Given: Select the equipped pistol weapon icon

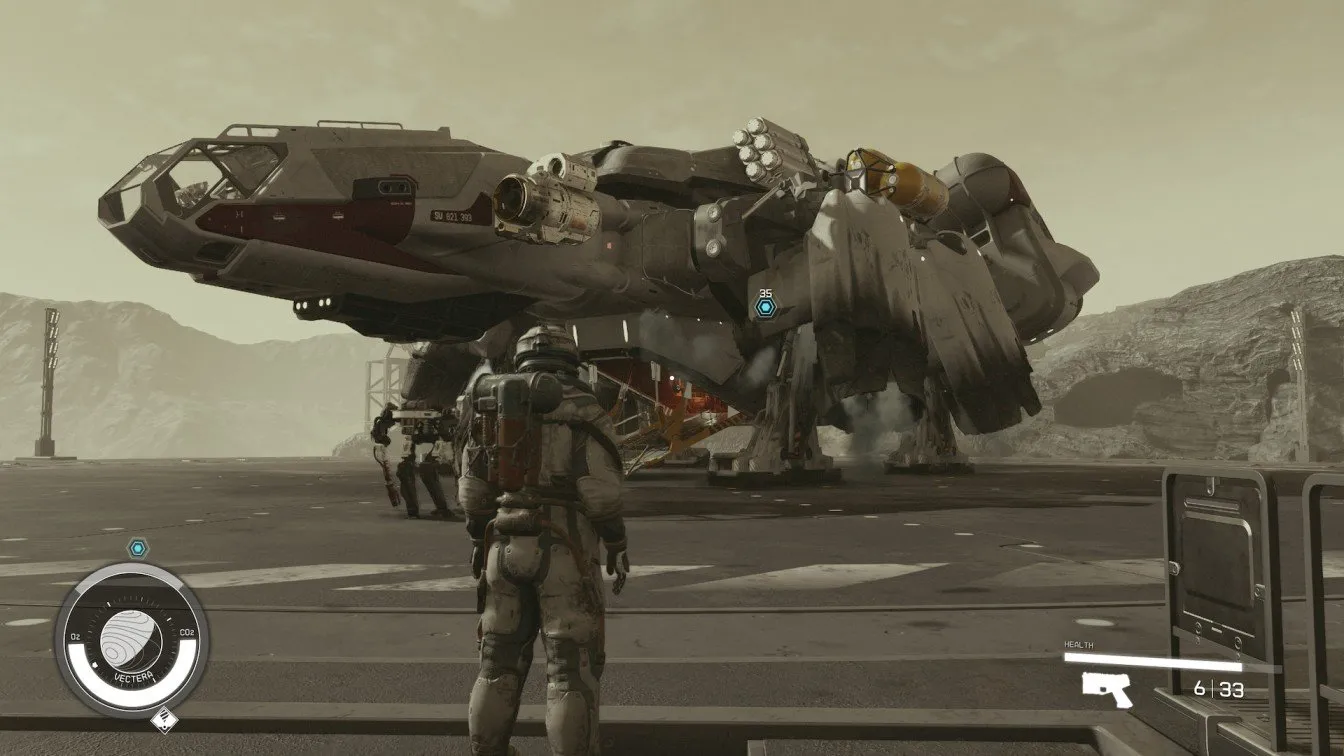Looking at the screenshot, I should [1107, 688].
